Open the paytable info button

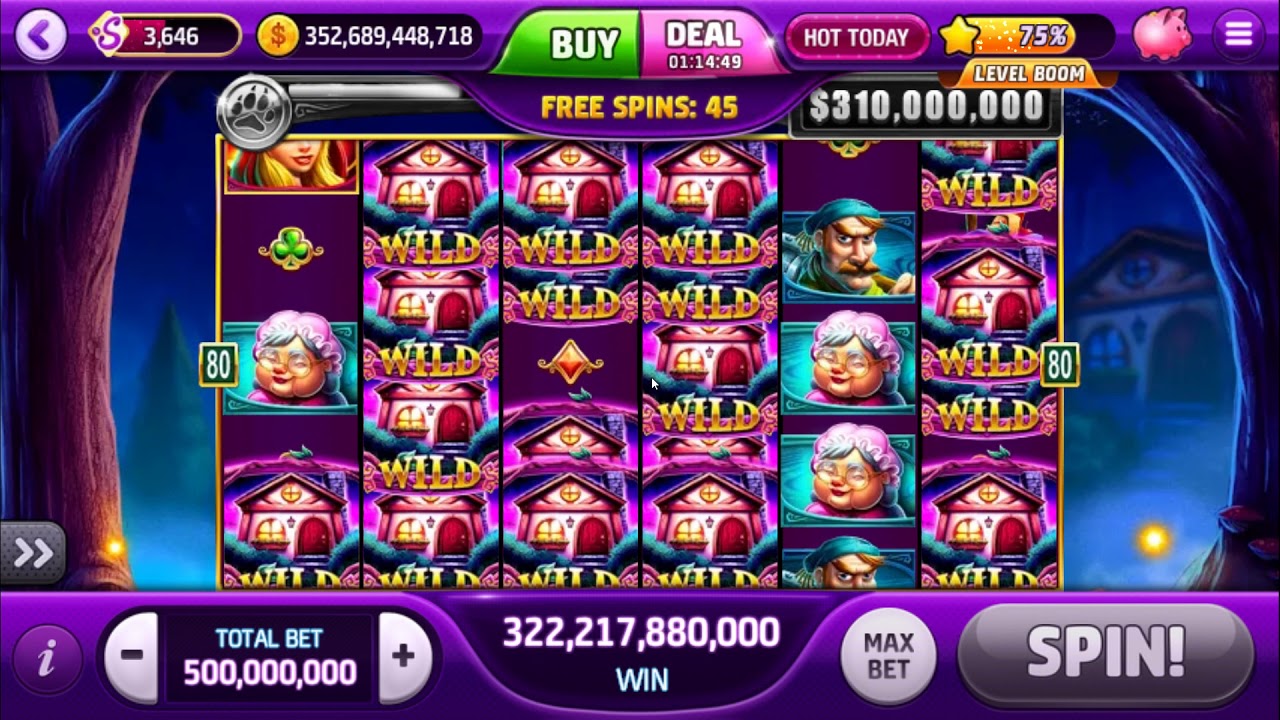(45, 659)
